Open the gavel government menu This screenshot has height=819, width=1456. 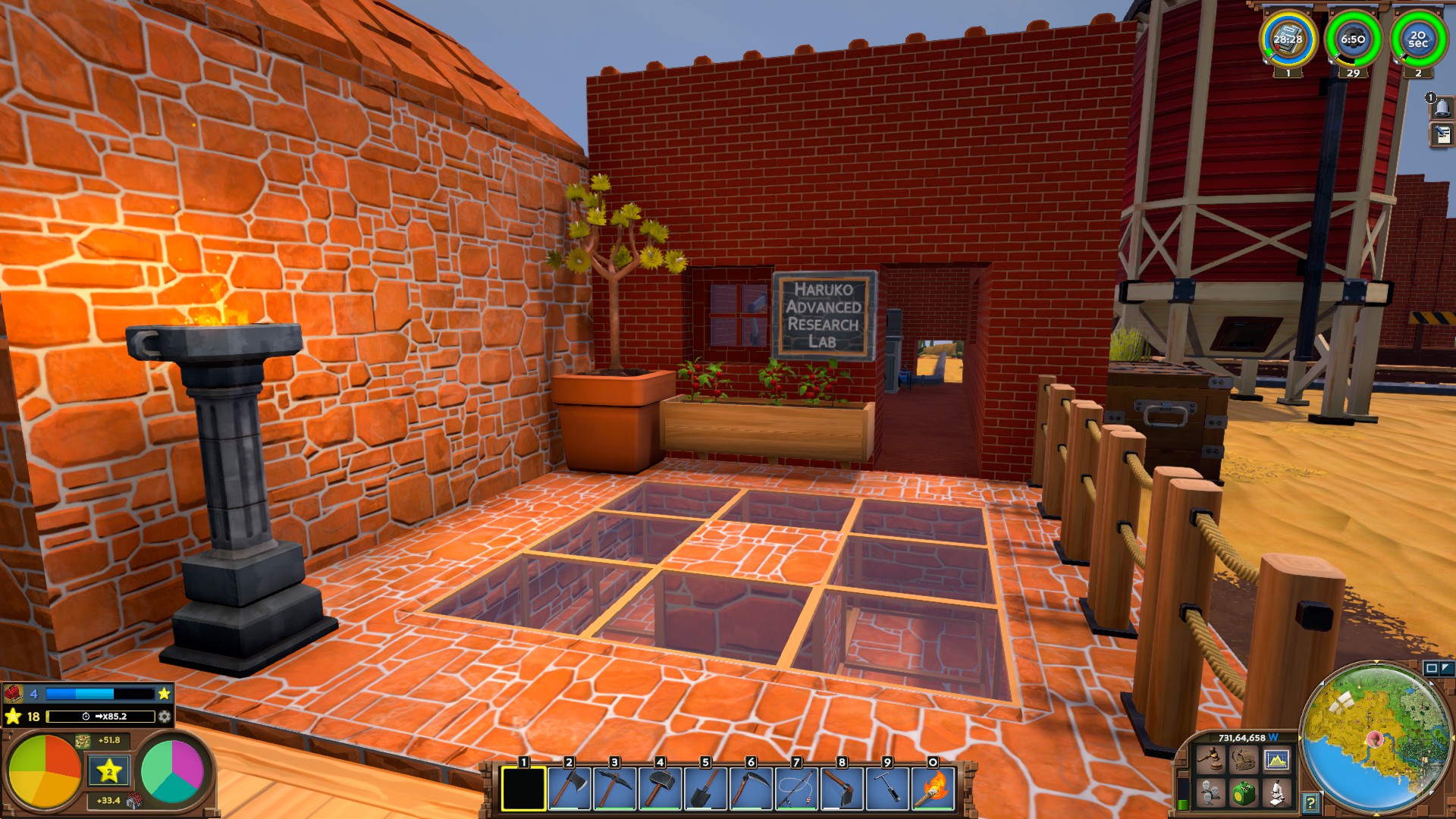click(1210, 759)
